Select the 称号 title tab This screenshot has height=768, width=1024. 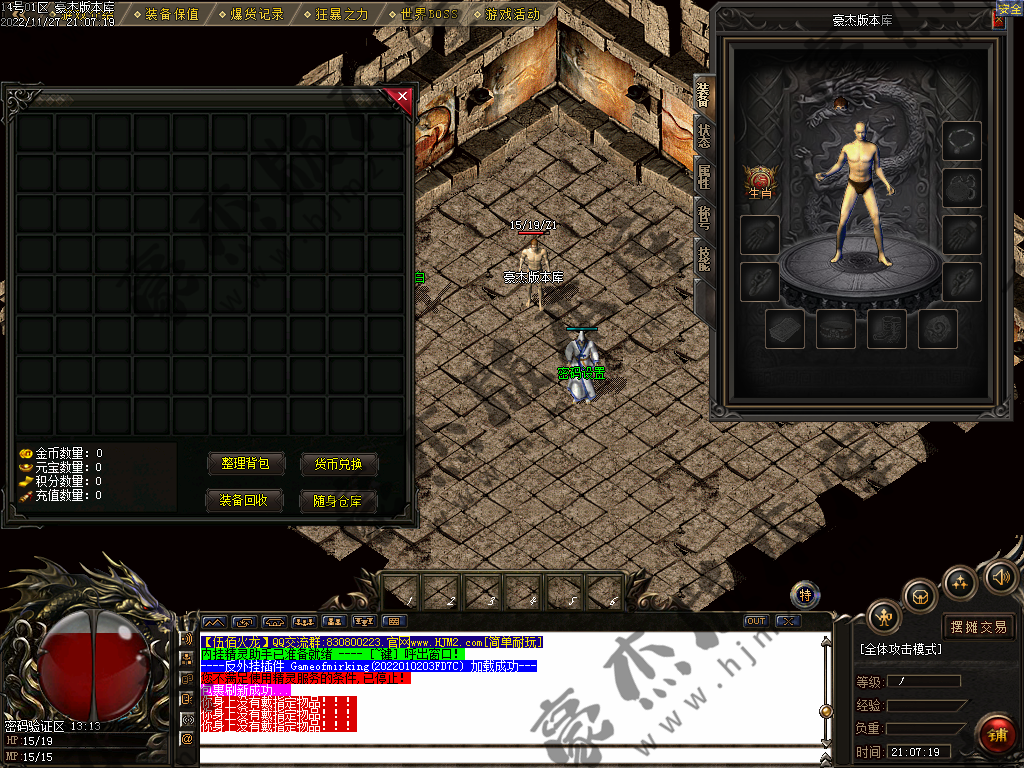click(704, 217)
